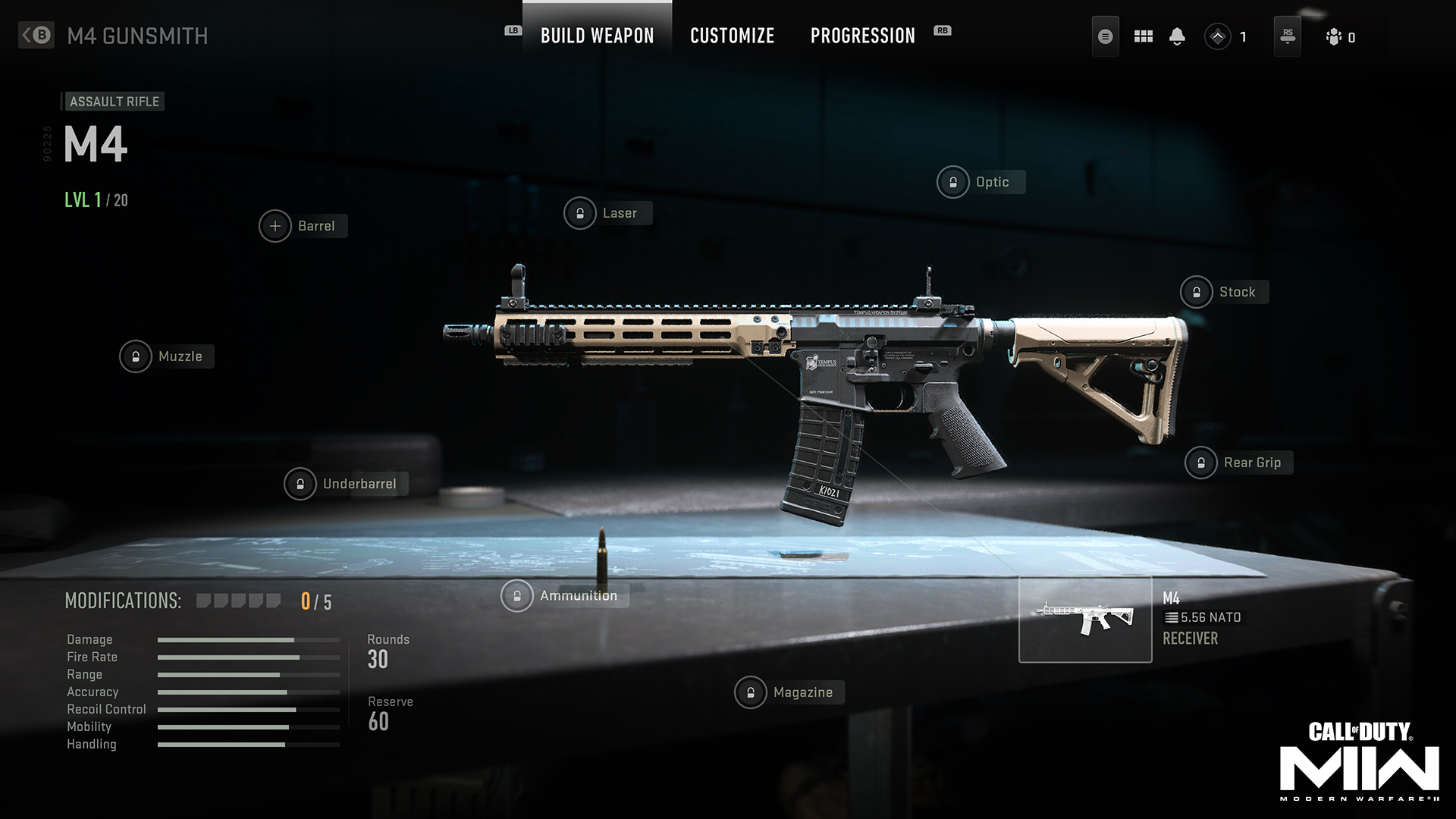Select the locked Laser slot
The image size is (1456, 819).
[x=580, y=213]
